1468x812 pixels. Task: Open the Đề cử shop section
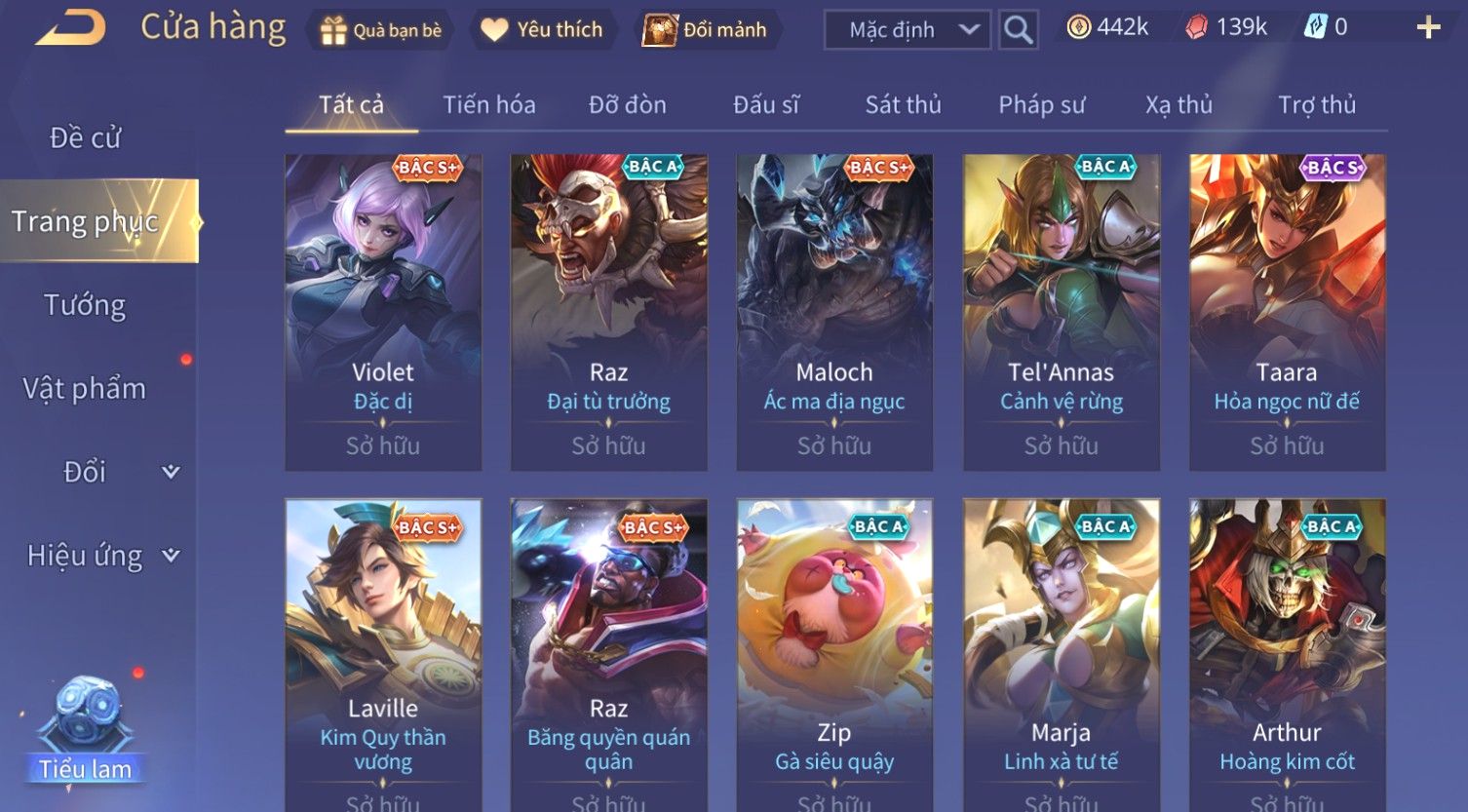pyautogui.click(x=86, y=138)
